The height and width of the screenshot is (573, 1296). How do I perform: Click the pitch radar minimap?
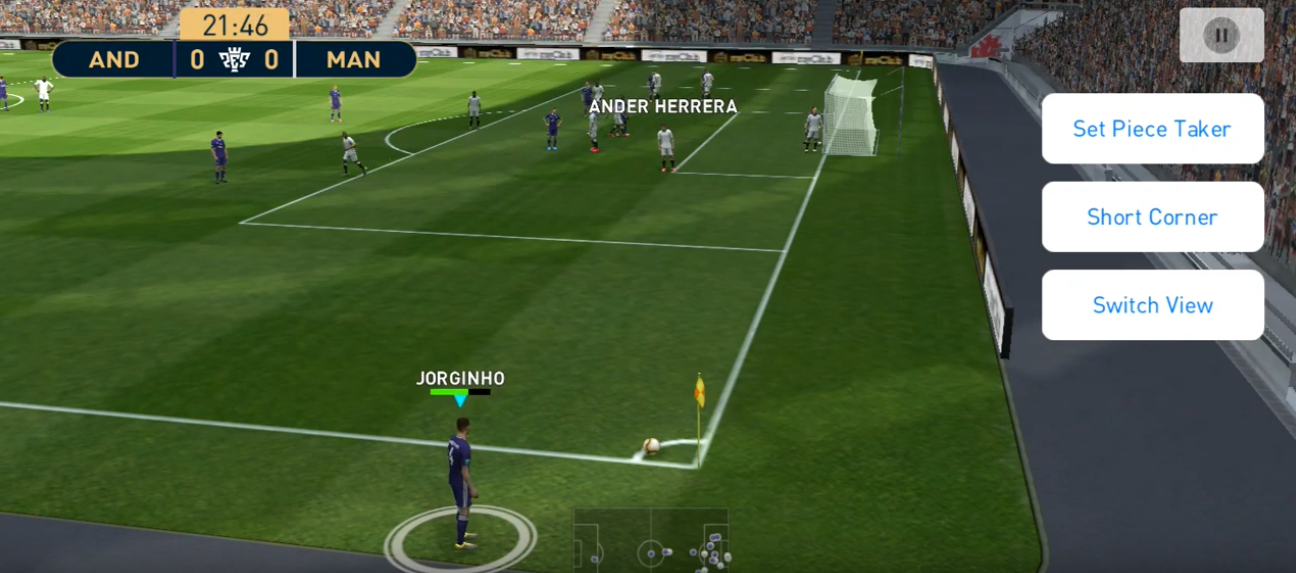pos(650,541)
